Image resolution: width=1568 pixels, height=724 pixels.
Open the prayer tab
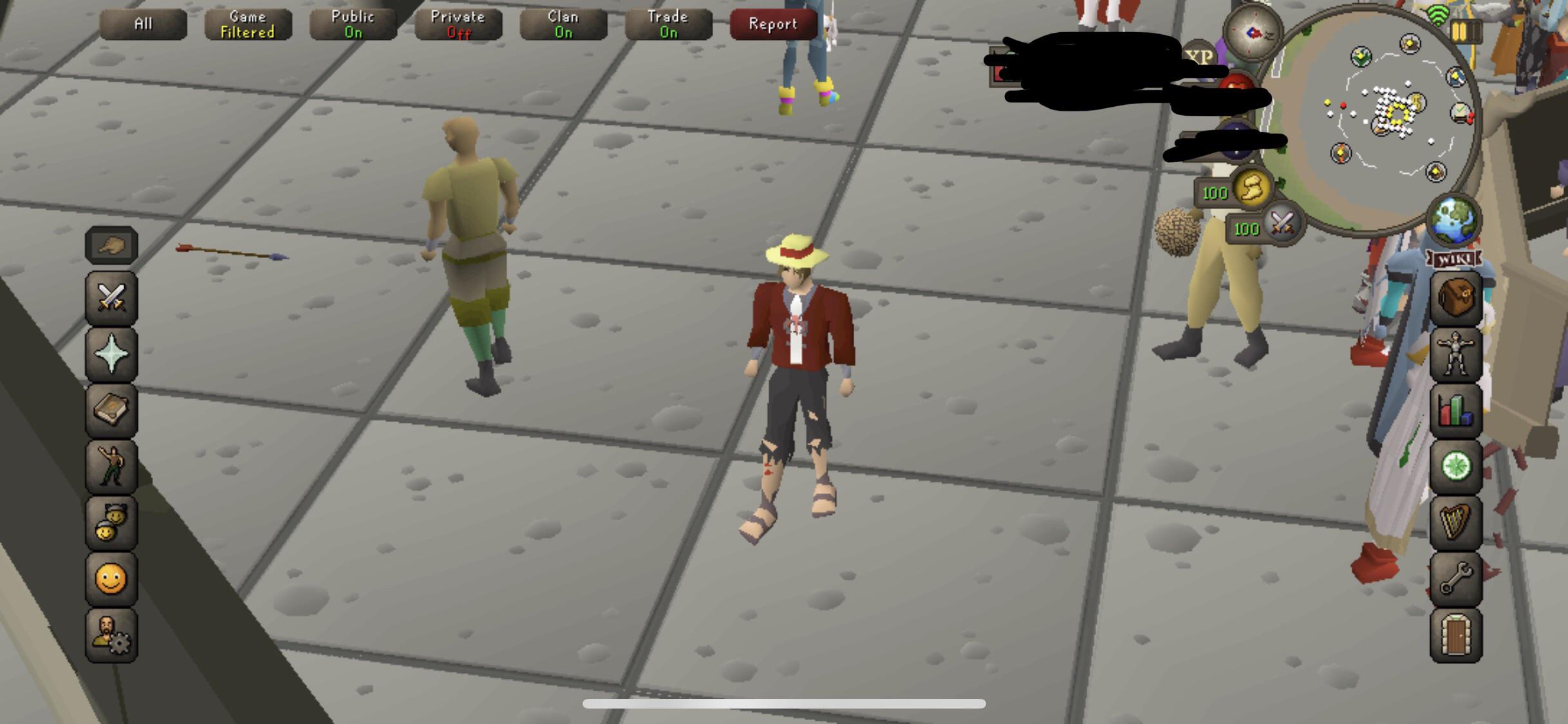111,356
